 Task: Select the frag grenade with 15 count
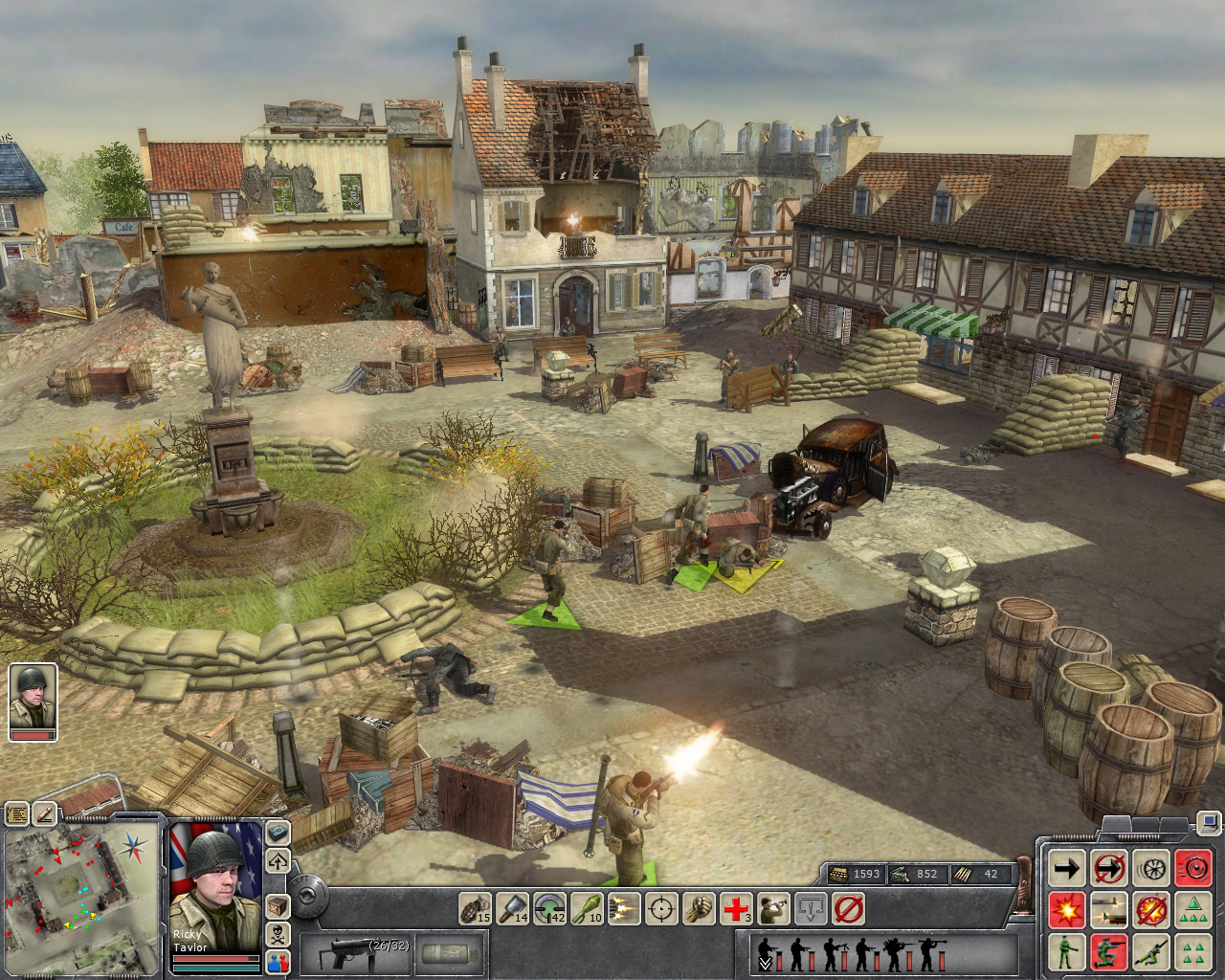[x=476, y=907]
